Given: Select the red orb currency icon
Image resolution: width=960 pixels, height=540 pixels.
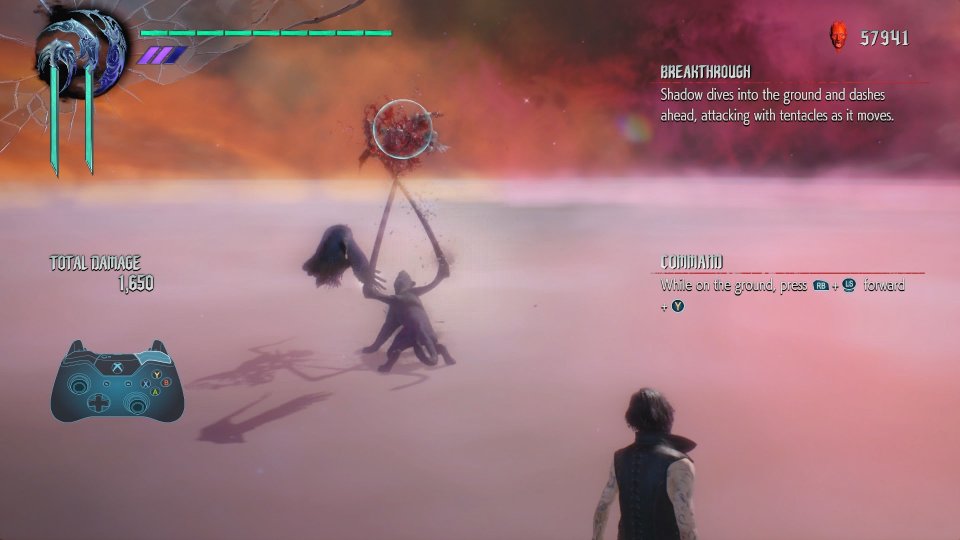Looking at the screenshot, I should pyautogui.click(x=838, y=37).
